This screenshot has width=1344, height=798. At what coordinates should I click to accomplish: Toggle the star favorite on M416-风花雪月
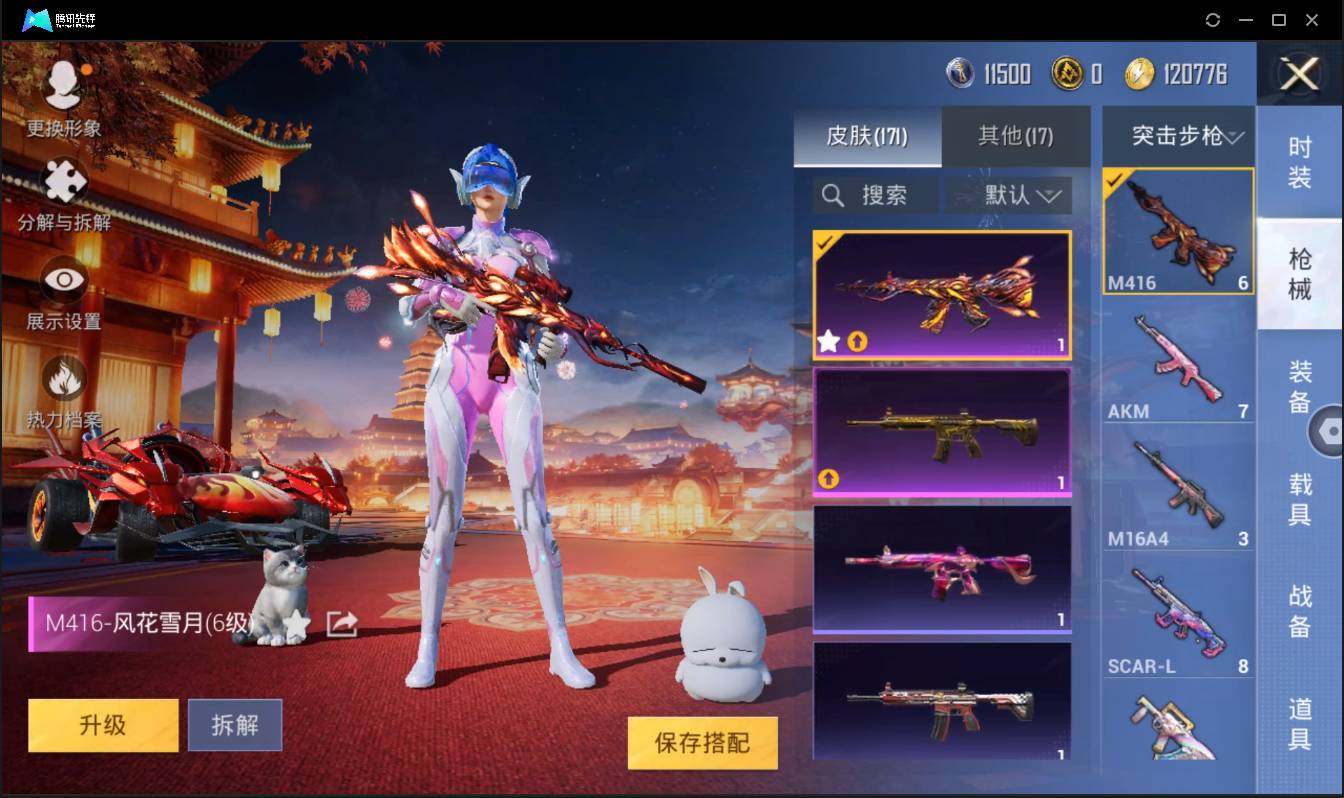(x=297, y=622)
